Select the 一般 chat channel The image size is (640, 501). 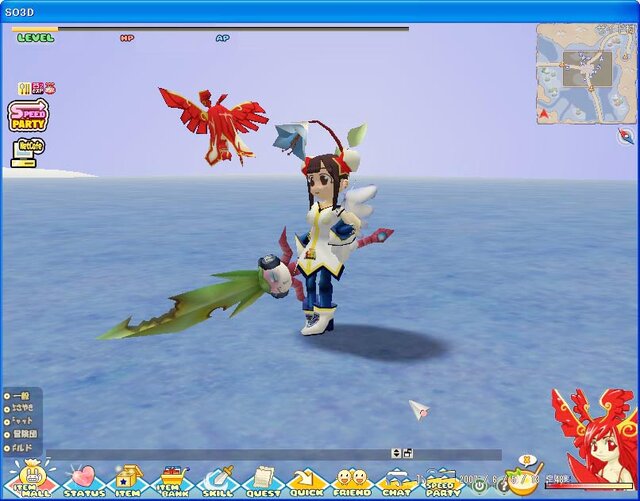pyautogui.click(x=22, y=396)
